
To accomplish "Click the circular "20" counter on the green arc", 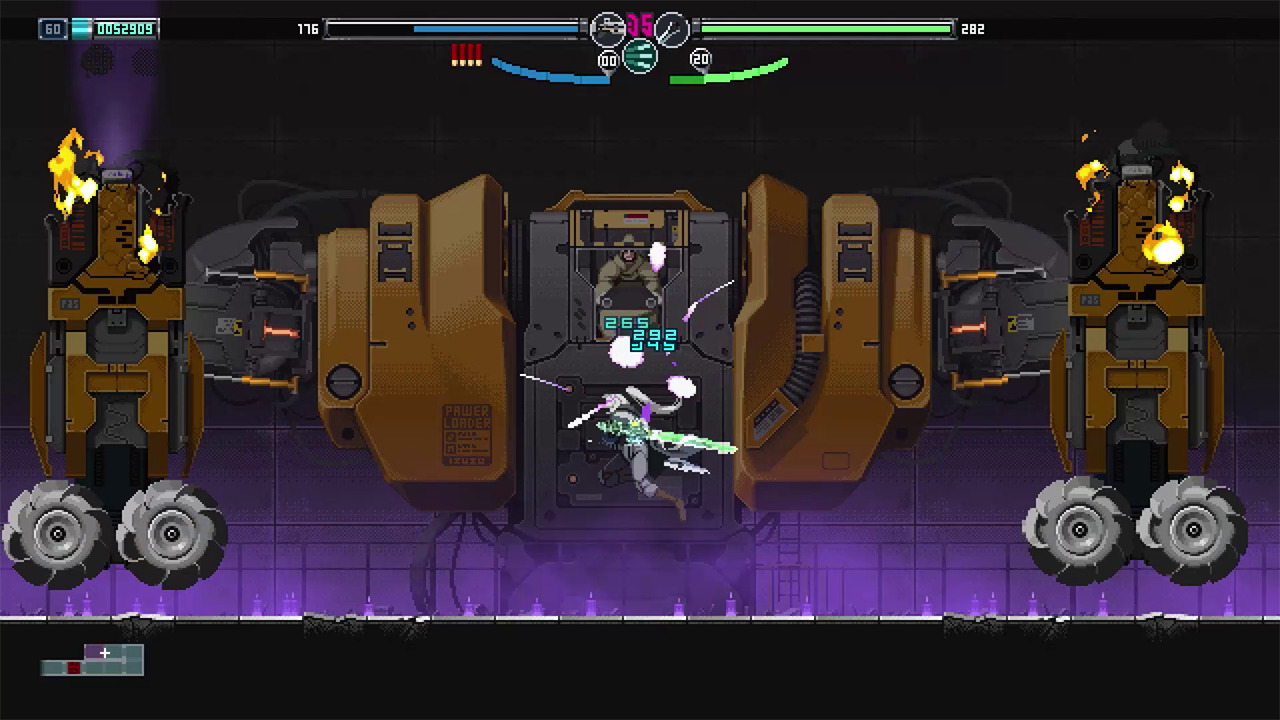I will tap(701, 59).
